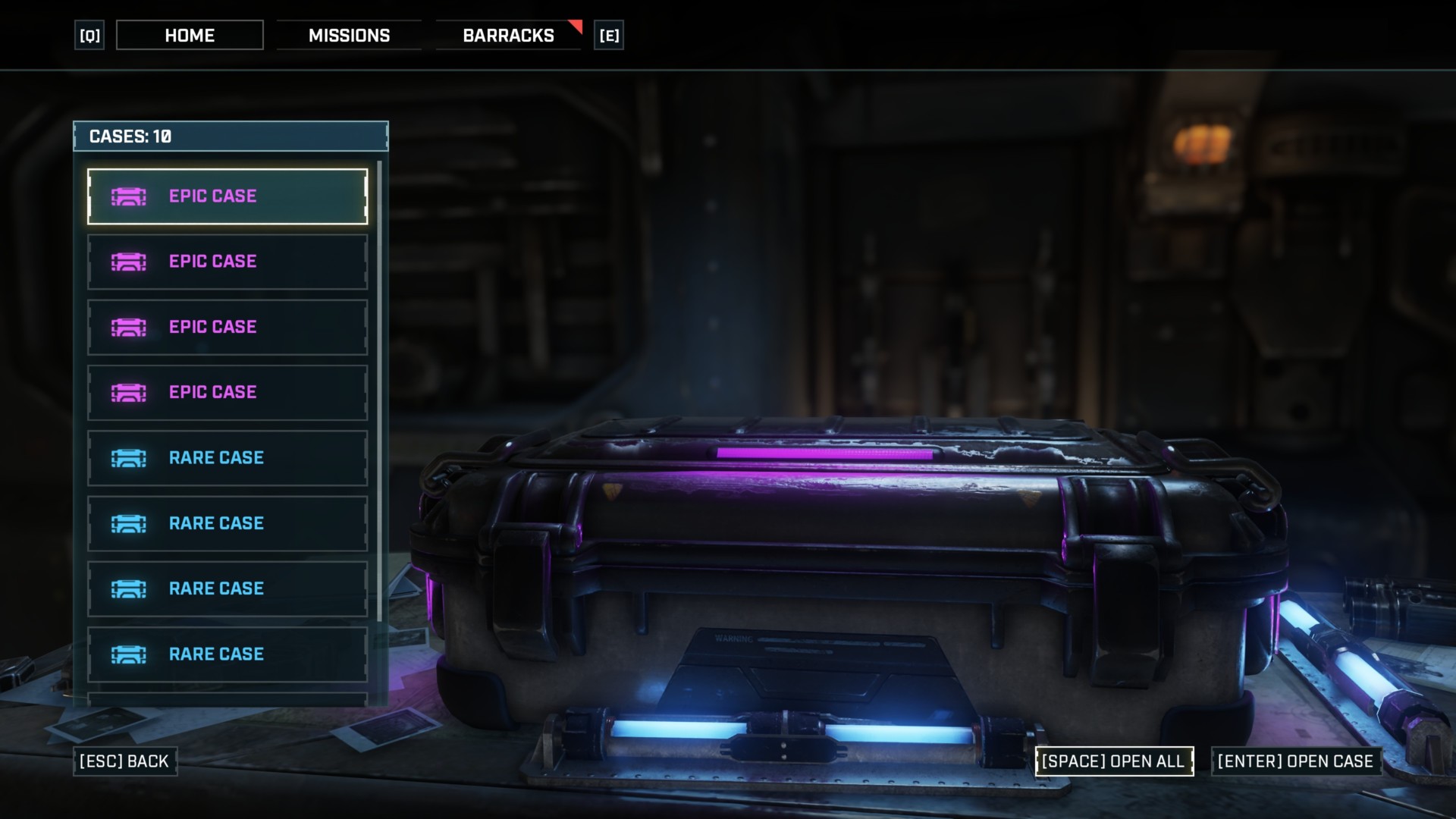Image resolution: width=1456 pixels, height=819 pixels.
Task: Select the third Rare Case list entry
Action: point(227,588)
